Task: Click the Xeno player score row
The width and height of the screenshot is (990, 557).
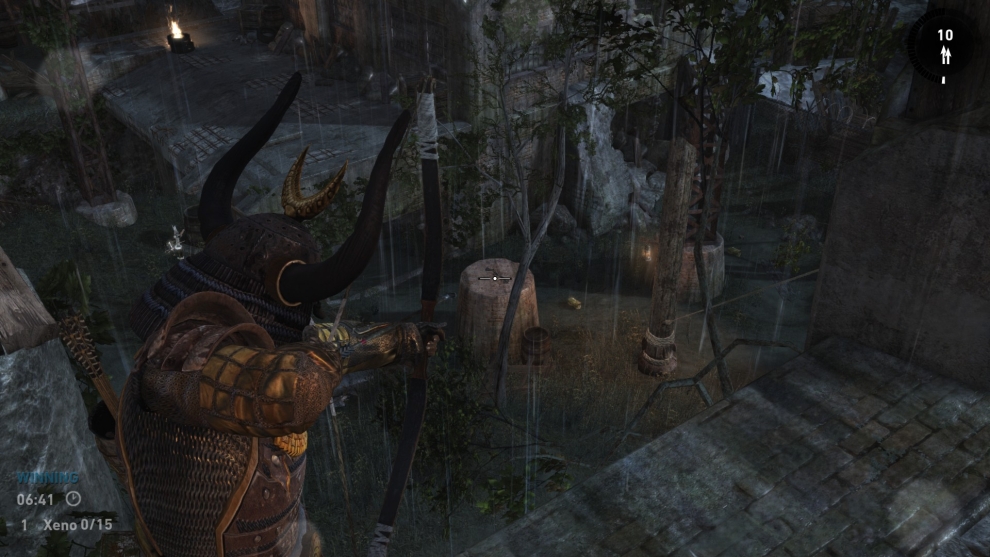Action: click(65, 524)
